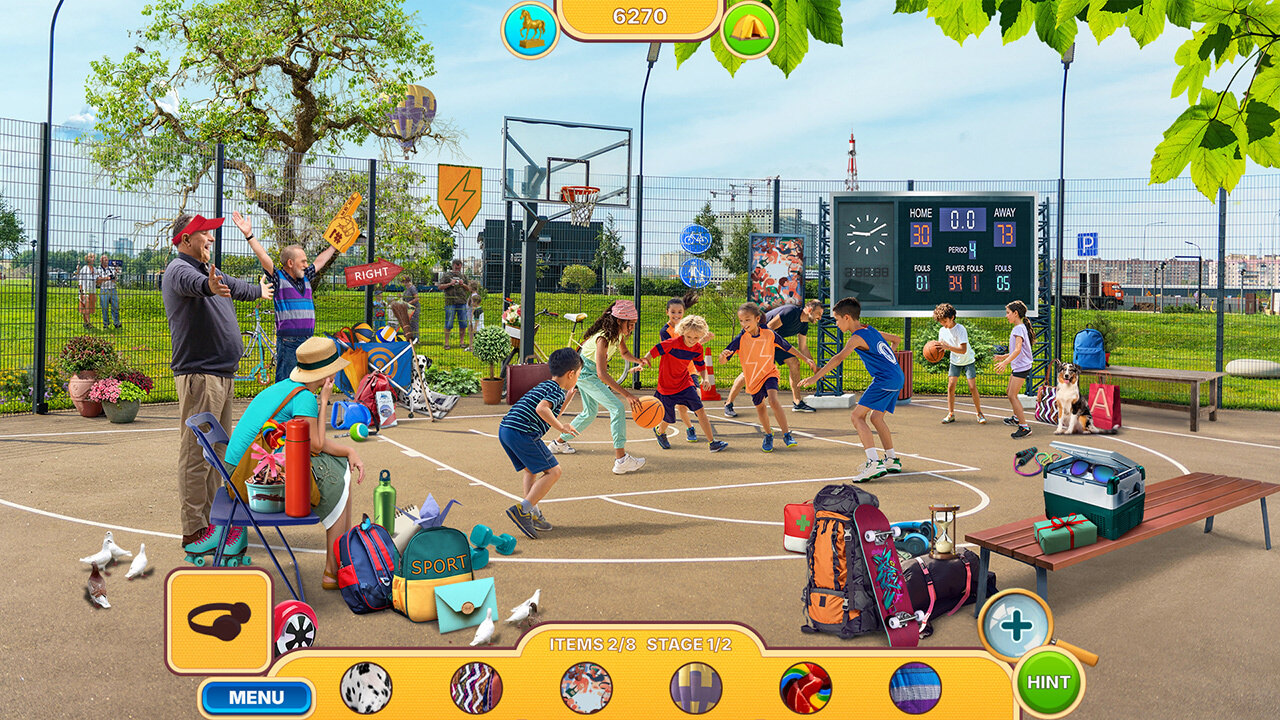Open the MENU button
1280x720 pixels.
tap(256, 697)
